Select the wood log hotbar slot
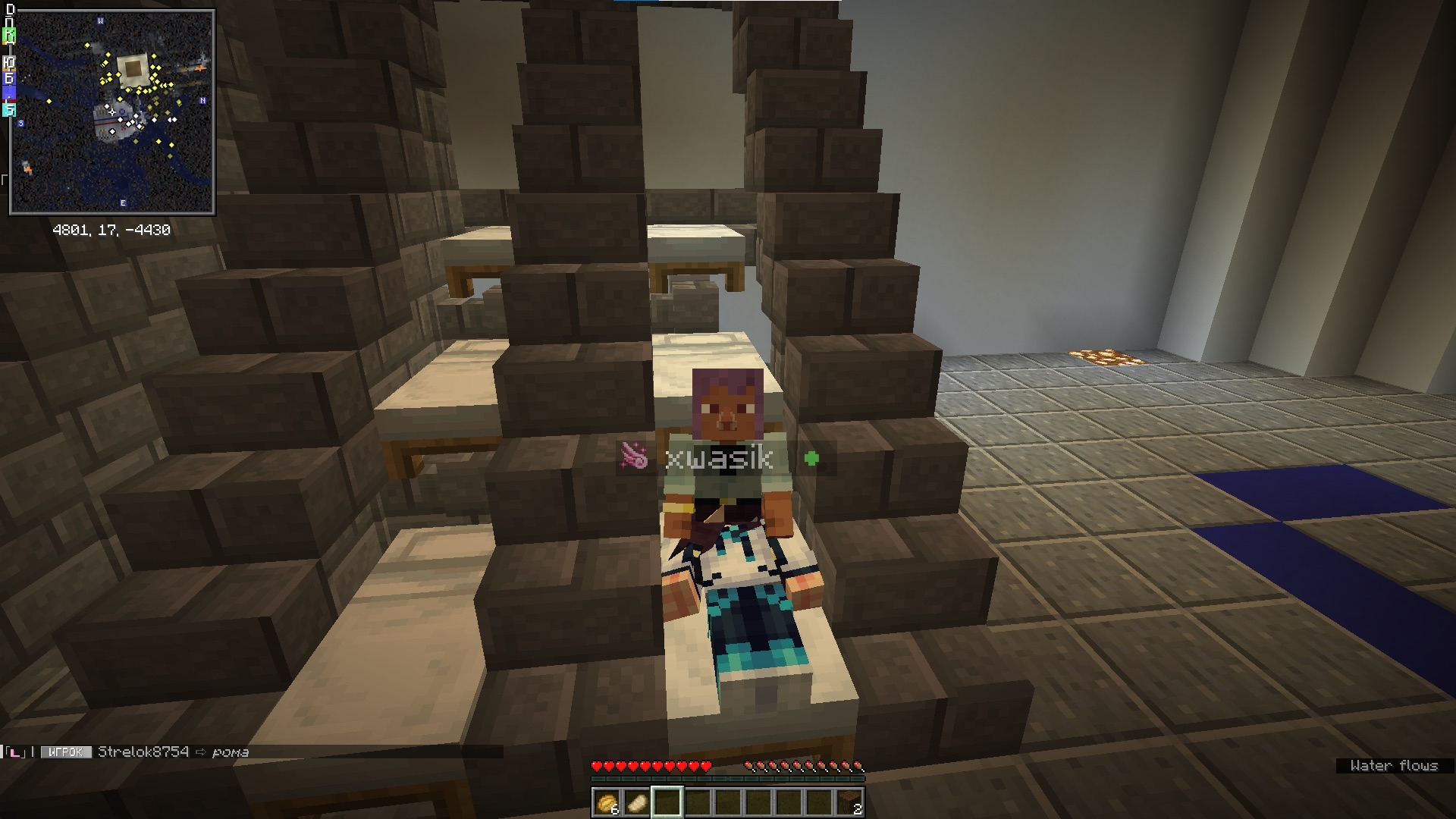1456x819 pixels. pyautogui.click(x=849, y=802)
